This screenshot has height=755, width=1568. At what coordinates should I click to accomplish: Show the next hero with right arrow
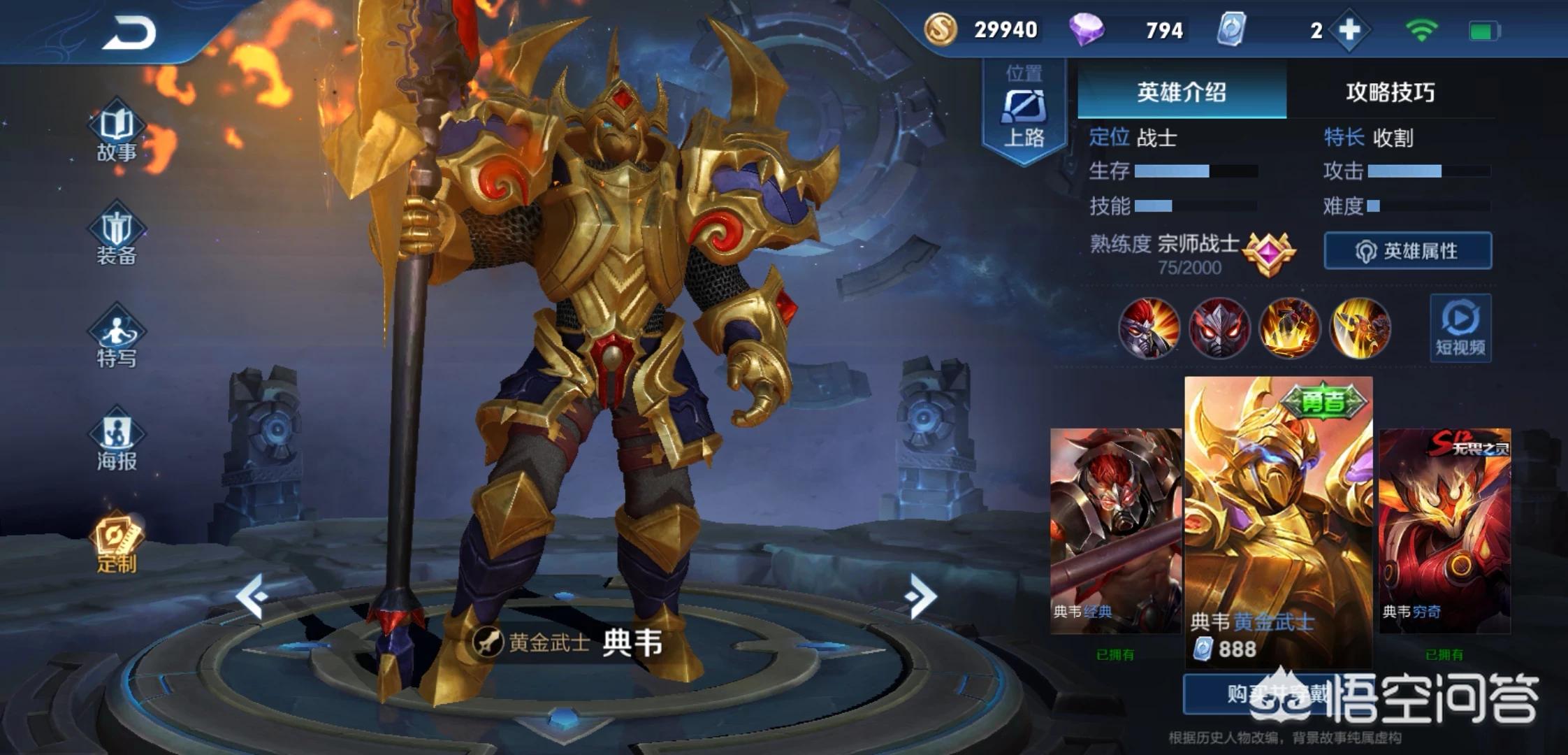(x=920, y=596)
